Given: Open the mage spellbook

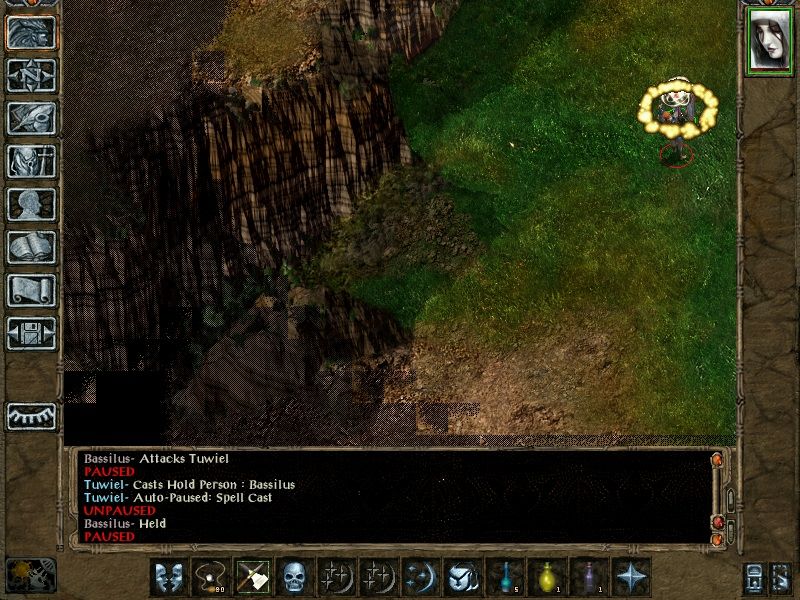Looking at the screenshot, I should [31, 247].
